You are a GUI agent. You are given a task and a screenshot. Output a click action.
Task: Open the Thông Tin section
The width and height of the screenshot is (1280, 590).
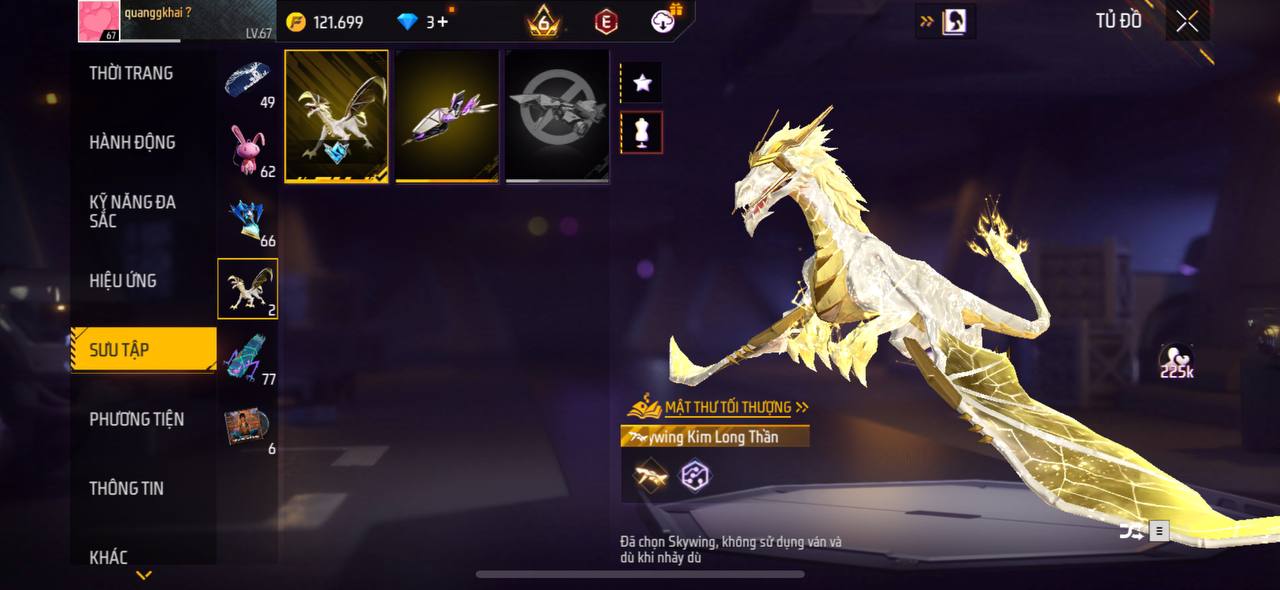(126, 488)
